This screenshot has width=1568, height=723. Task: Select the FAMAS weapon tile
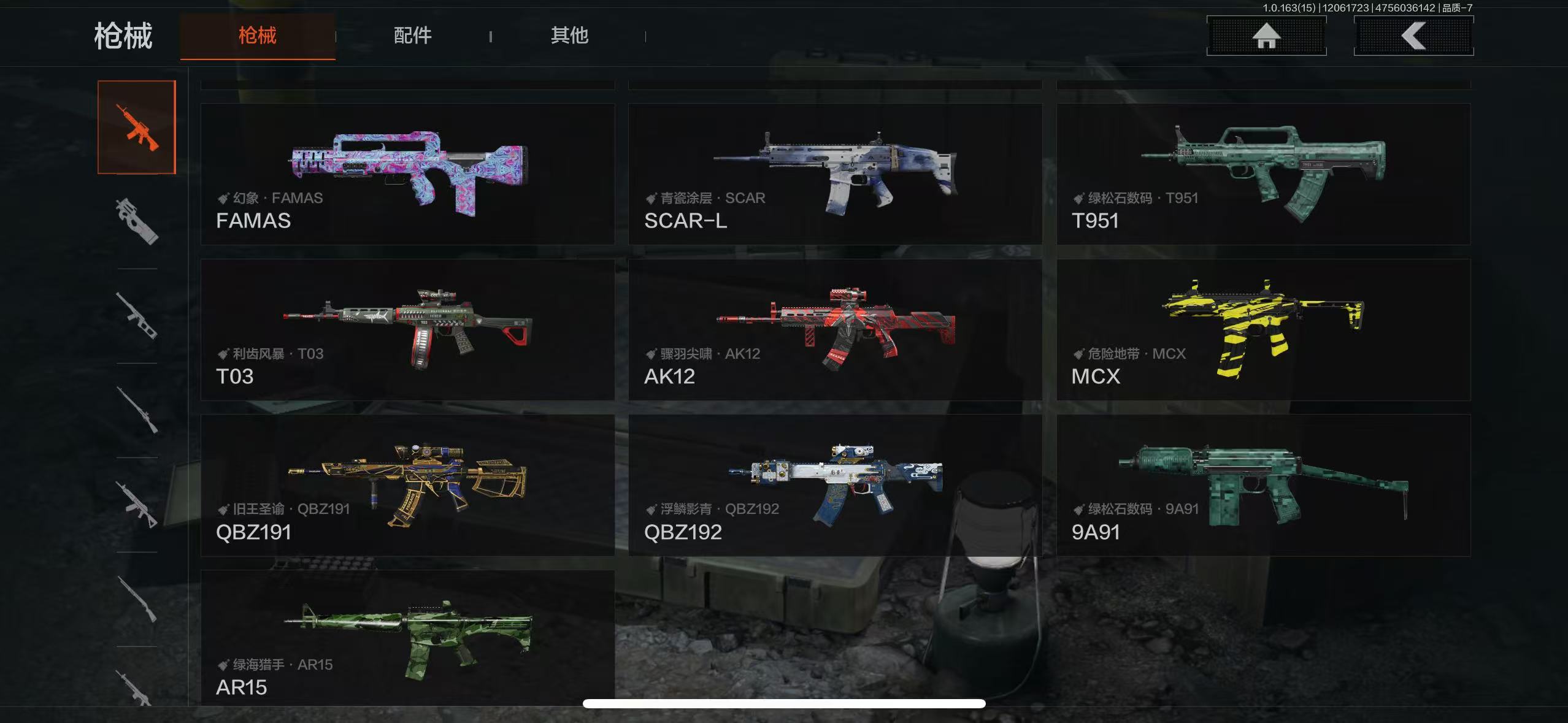point(408,174)
